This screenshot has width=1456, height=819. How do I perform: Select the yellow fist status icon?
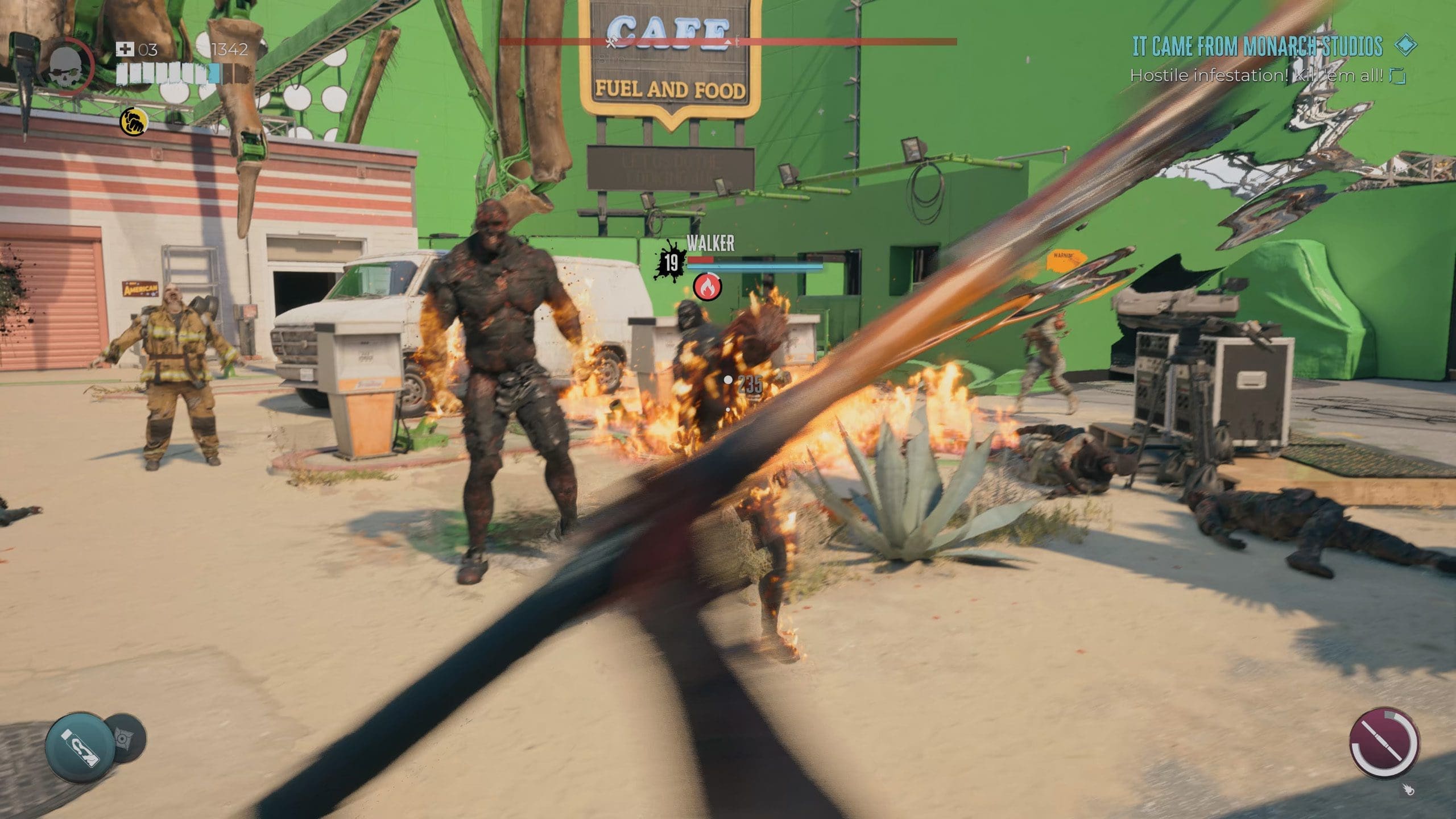[134, 122]
